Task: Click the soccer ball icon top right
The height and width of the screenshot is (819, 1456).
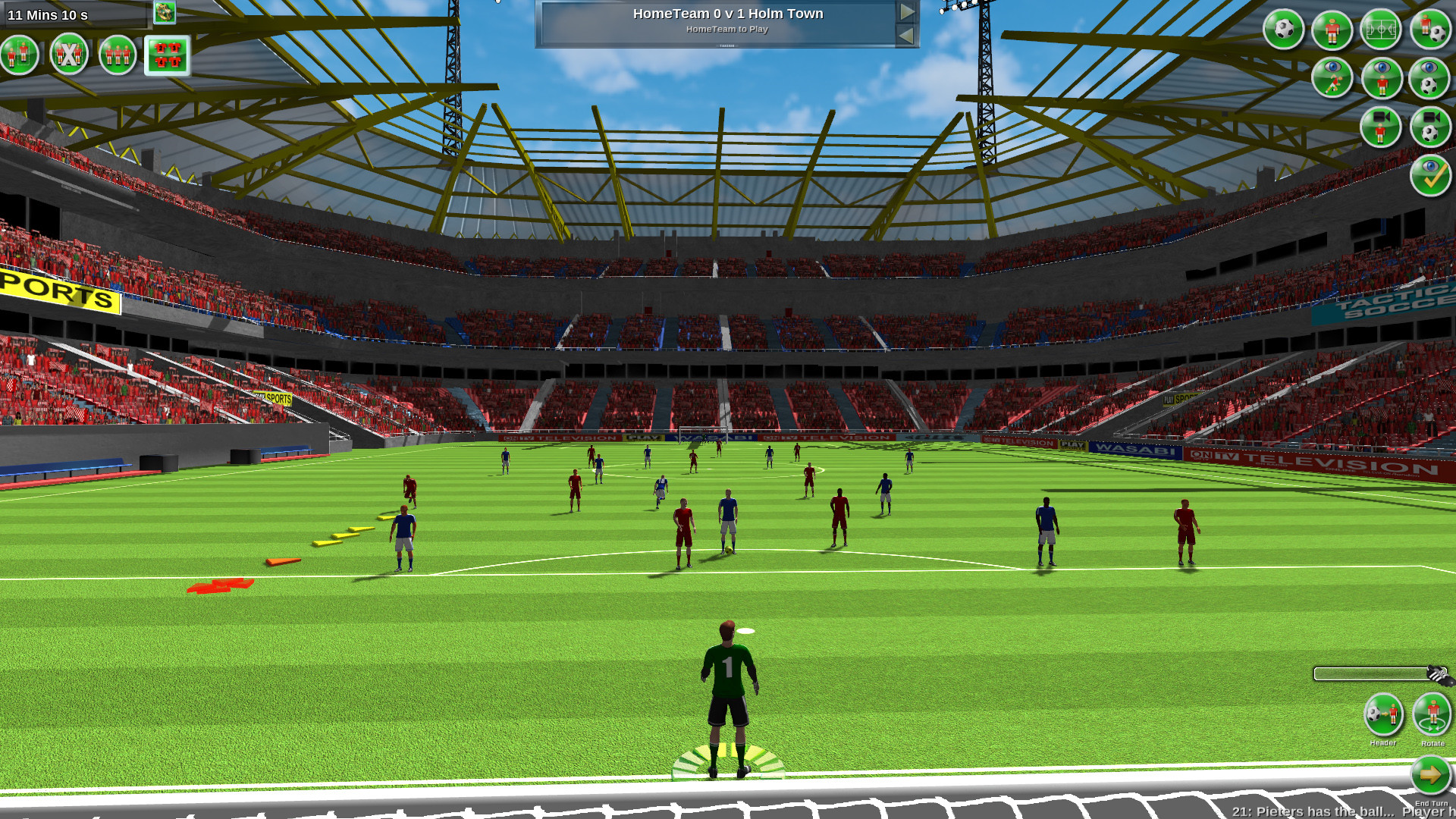Action: tap(1285, 30)
